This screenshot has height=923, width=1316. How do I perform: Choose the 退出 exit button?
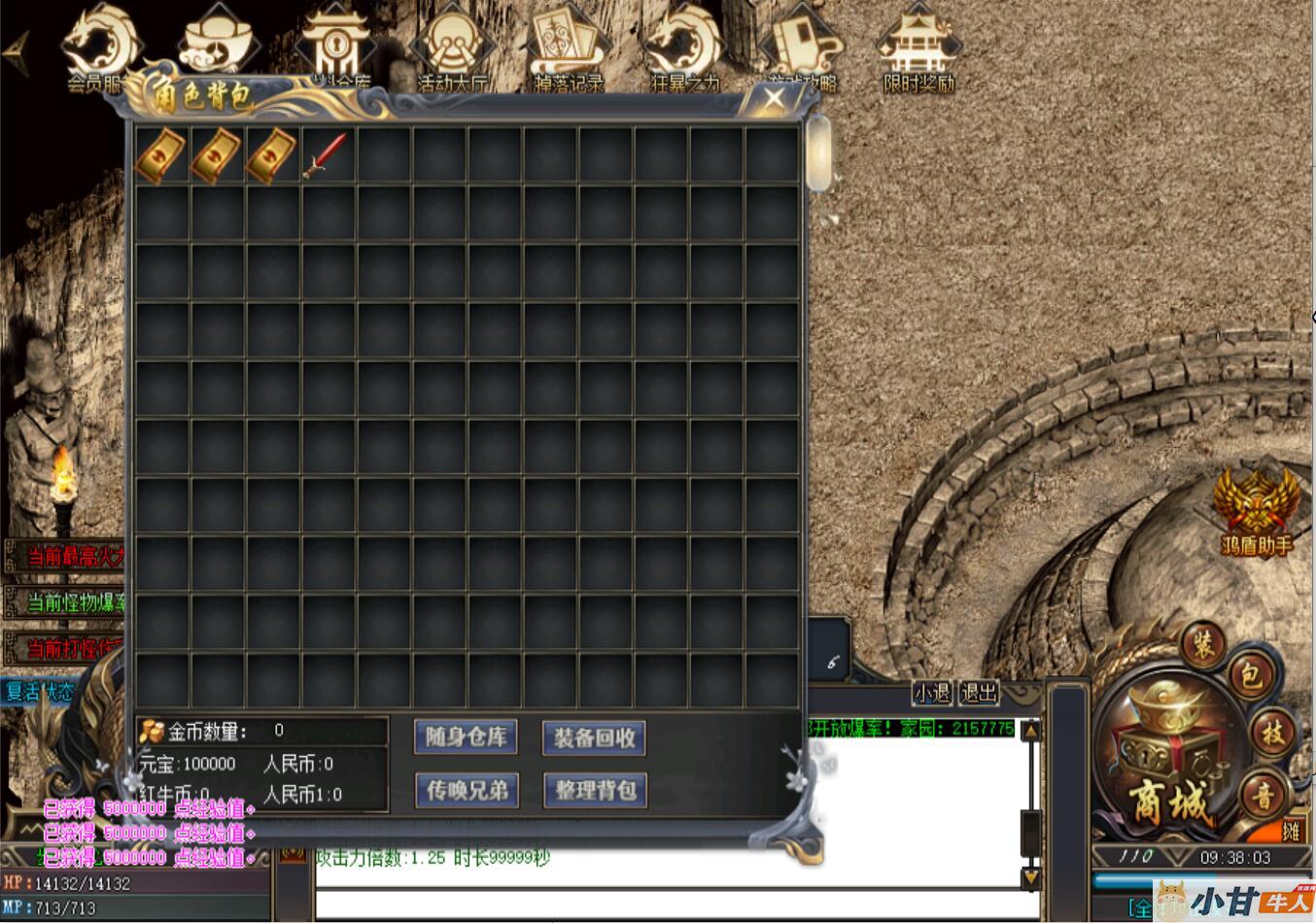pyautogui.click(x=979, y=693)
